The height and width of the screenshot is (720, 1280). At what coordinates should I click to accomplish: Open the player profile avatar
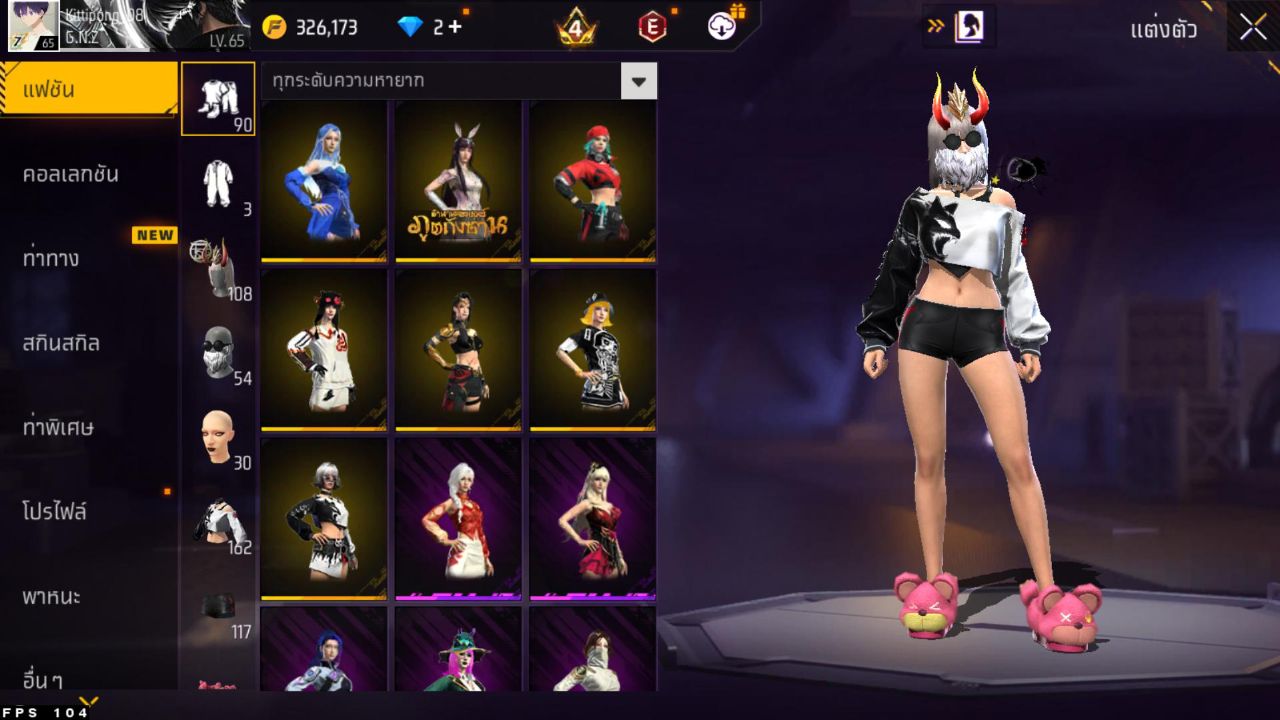click(33, 26)
